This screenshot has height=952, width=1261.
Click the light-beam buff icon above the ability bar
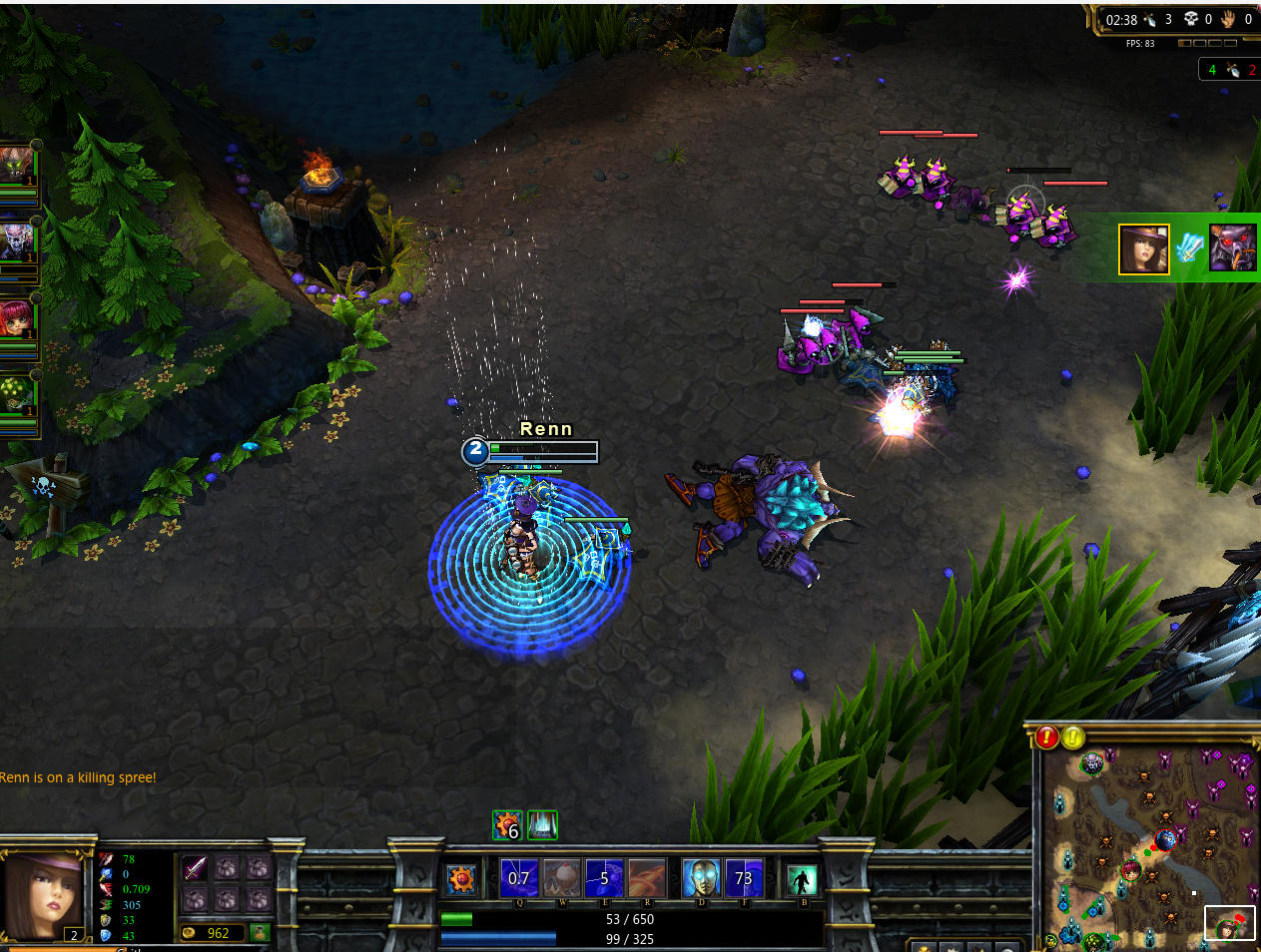pyautogui.click(x=542, y=825)
